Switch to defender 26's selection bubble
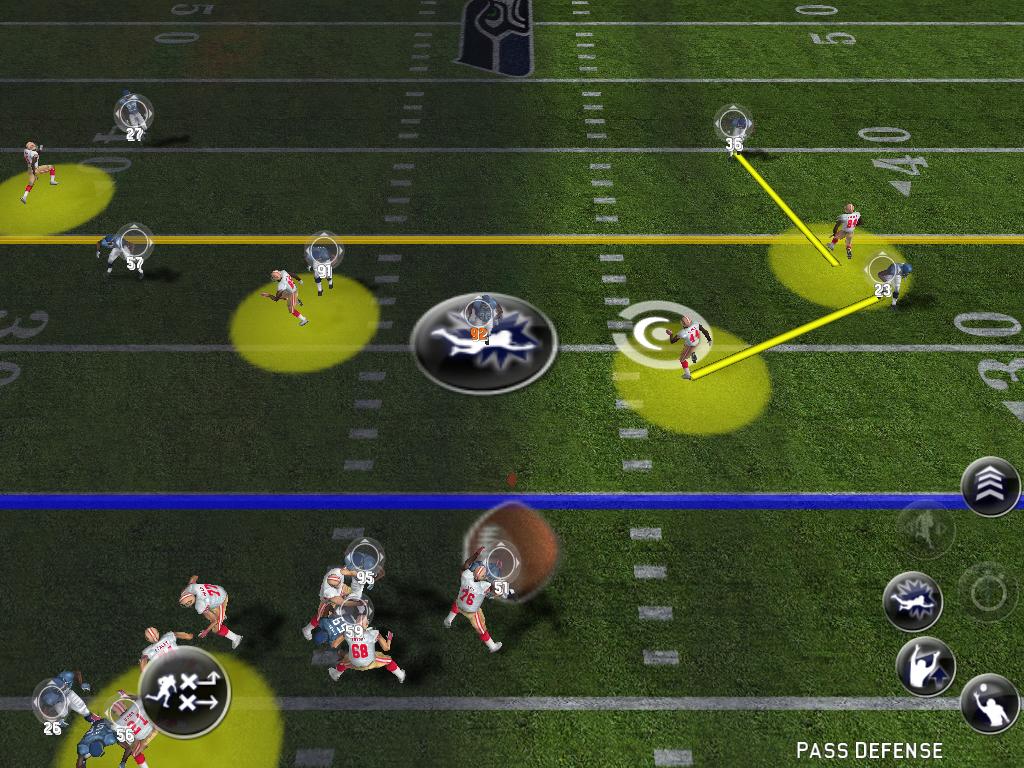Image resolution: width=1024 pixels, height=768 pixels. 52,698
